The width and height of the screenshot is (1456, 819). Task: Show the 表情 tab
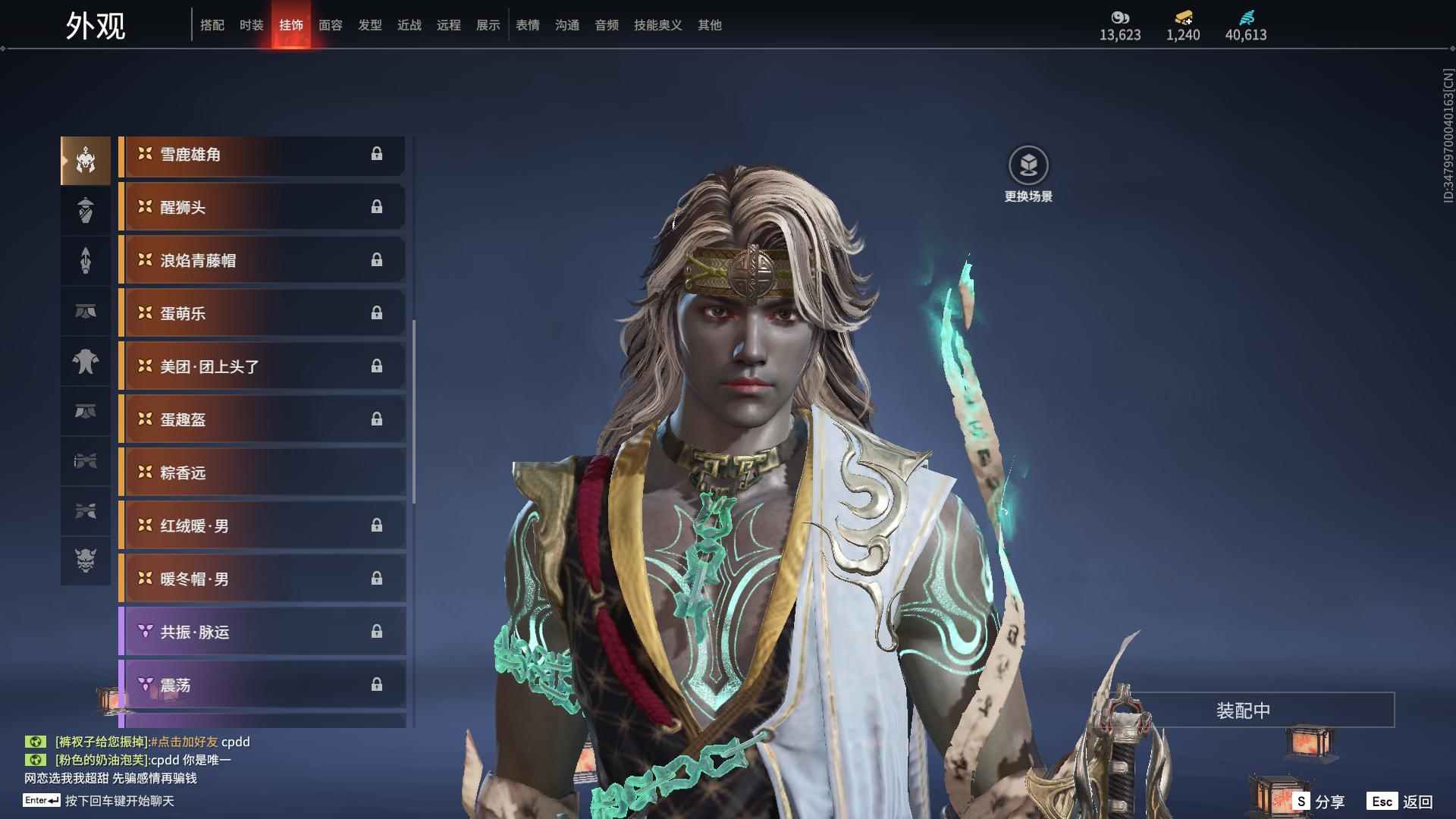pos(527,25)
